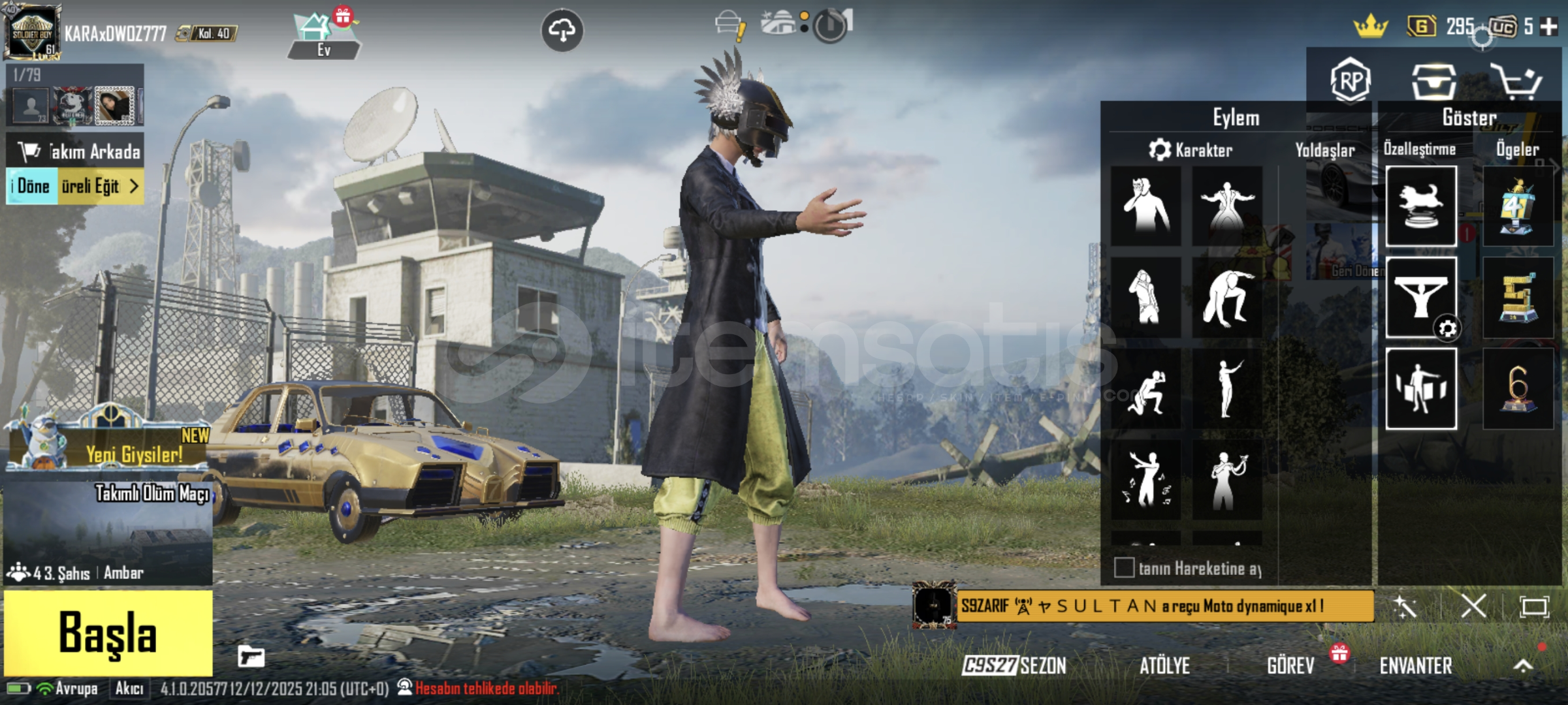Close the emote panel with X

tap(1473, 606)
